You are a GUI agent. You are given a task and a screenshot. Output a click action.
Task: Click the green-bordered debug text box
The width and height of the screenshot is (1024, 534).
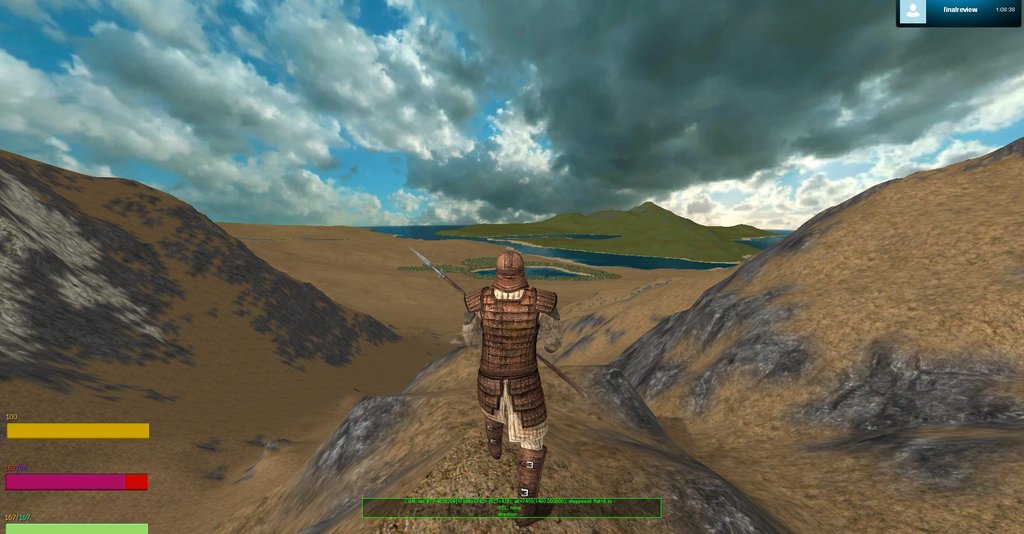click(511, 507)
